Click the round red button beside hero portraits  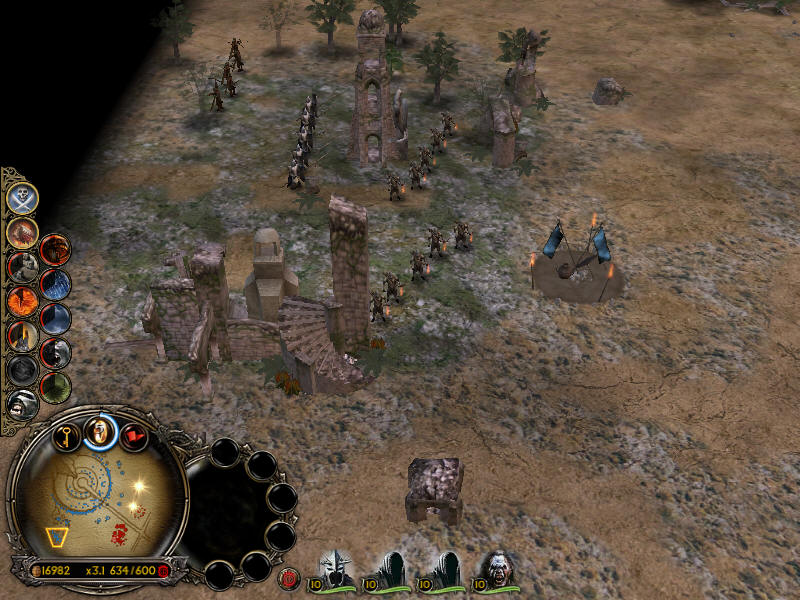pos(290,577)
